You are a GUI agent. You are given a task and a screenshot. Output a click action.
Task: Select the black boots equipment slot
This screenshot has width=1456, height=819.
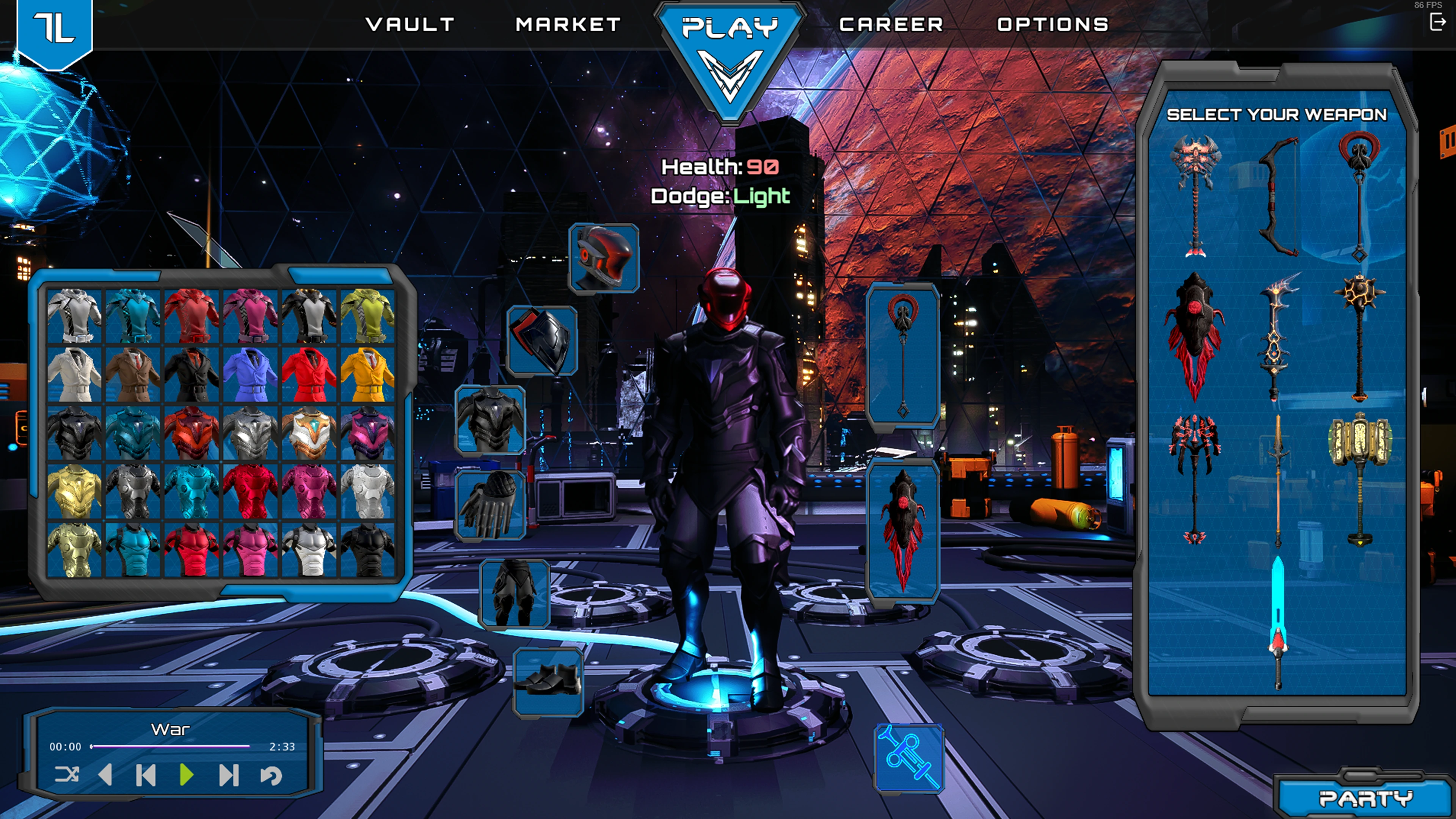tap(548, 681)
